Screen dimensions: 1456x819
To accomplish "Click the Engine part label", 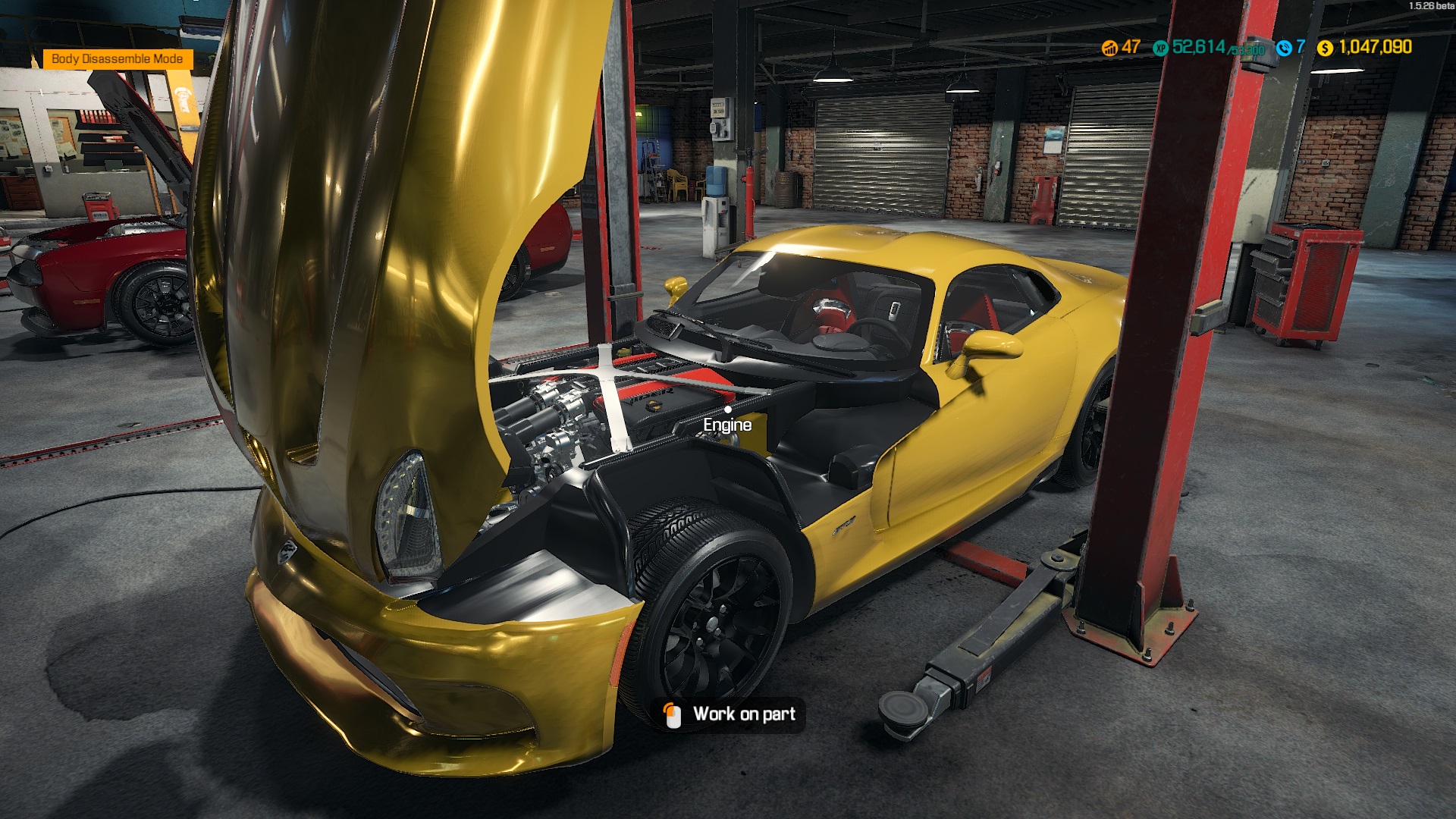I will click(726, 425).
